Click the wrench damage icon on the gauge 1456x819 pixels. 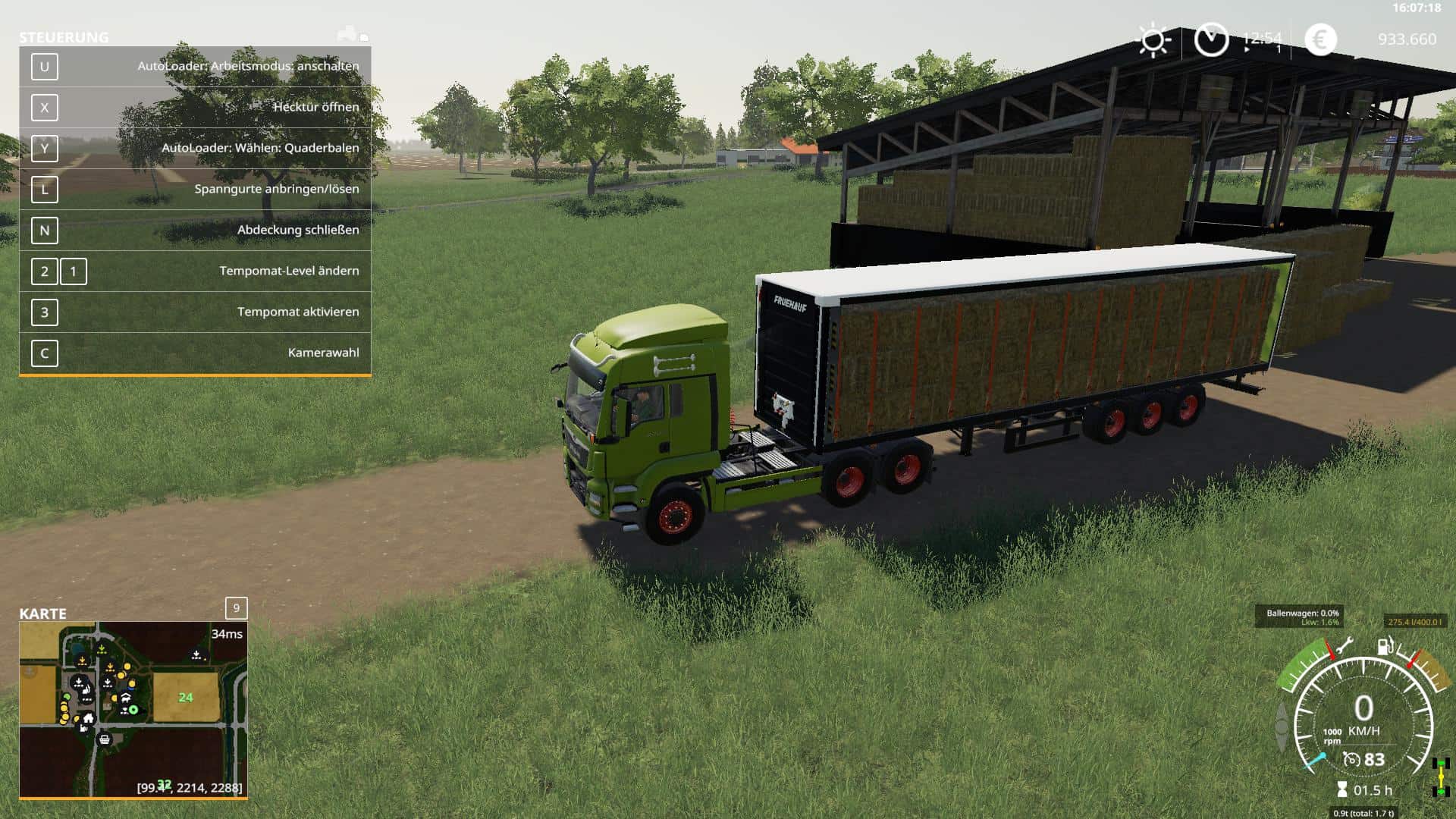pyautogui.click(x=1343, y=647)
